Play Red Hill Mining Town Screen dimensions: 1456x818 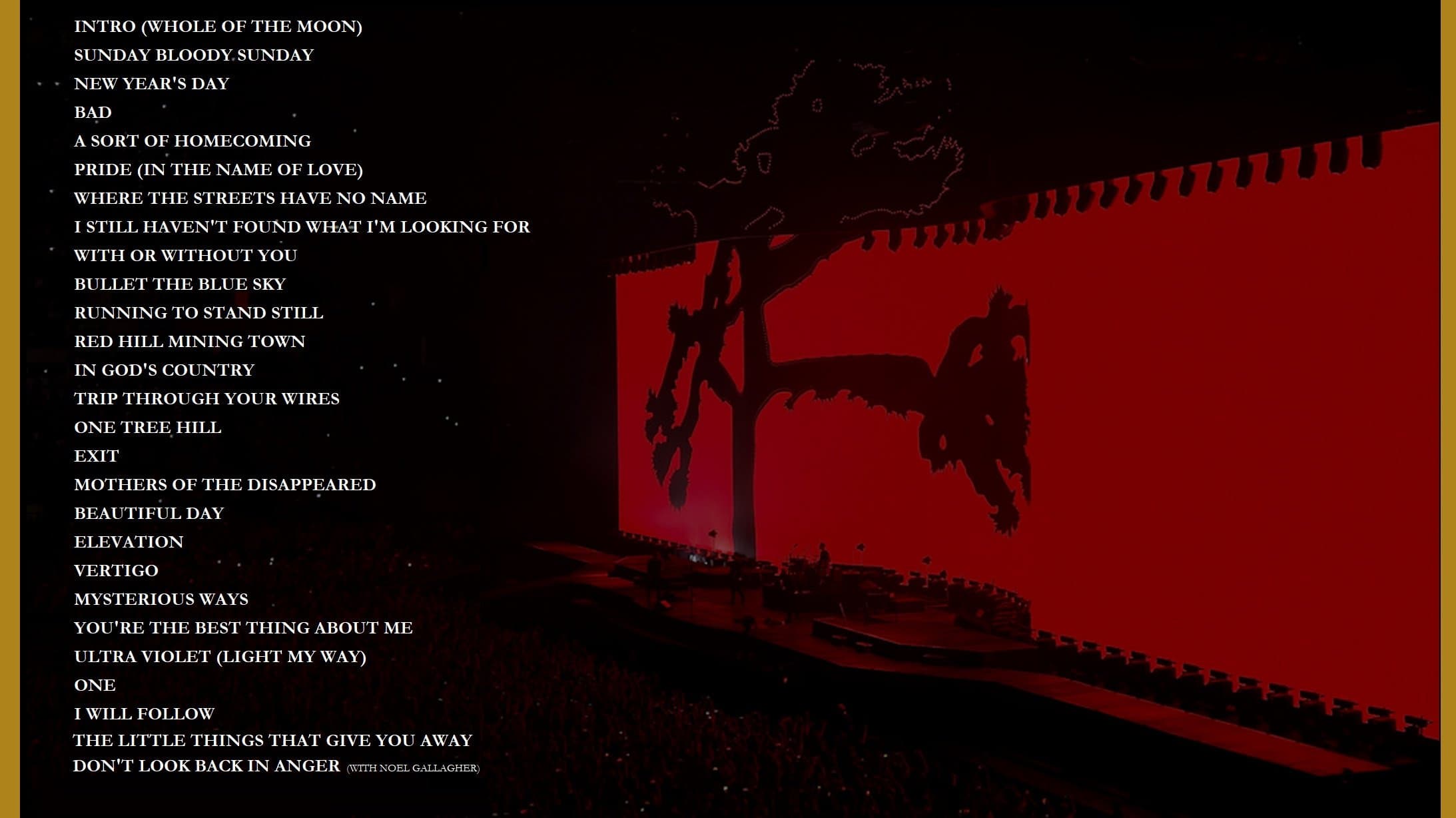(189, 342)
